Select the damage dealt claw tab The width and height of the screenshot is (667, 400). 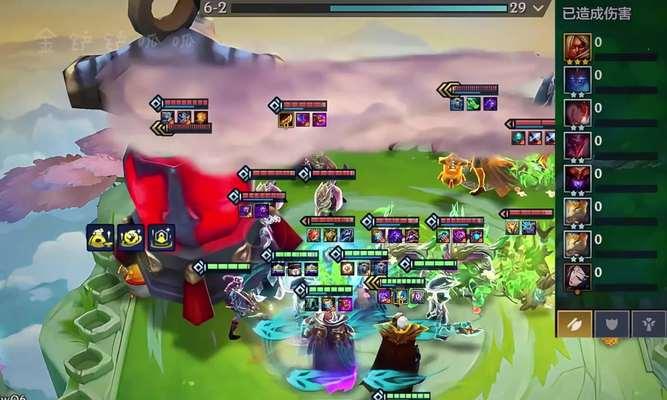click(576, 322)
